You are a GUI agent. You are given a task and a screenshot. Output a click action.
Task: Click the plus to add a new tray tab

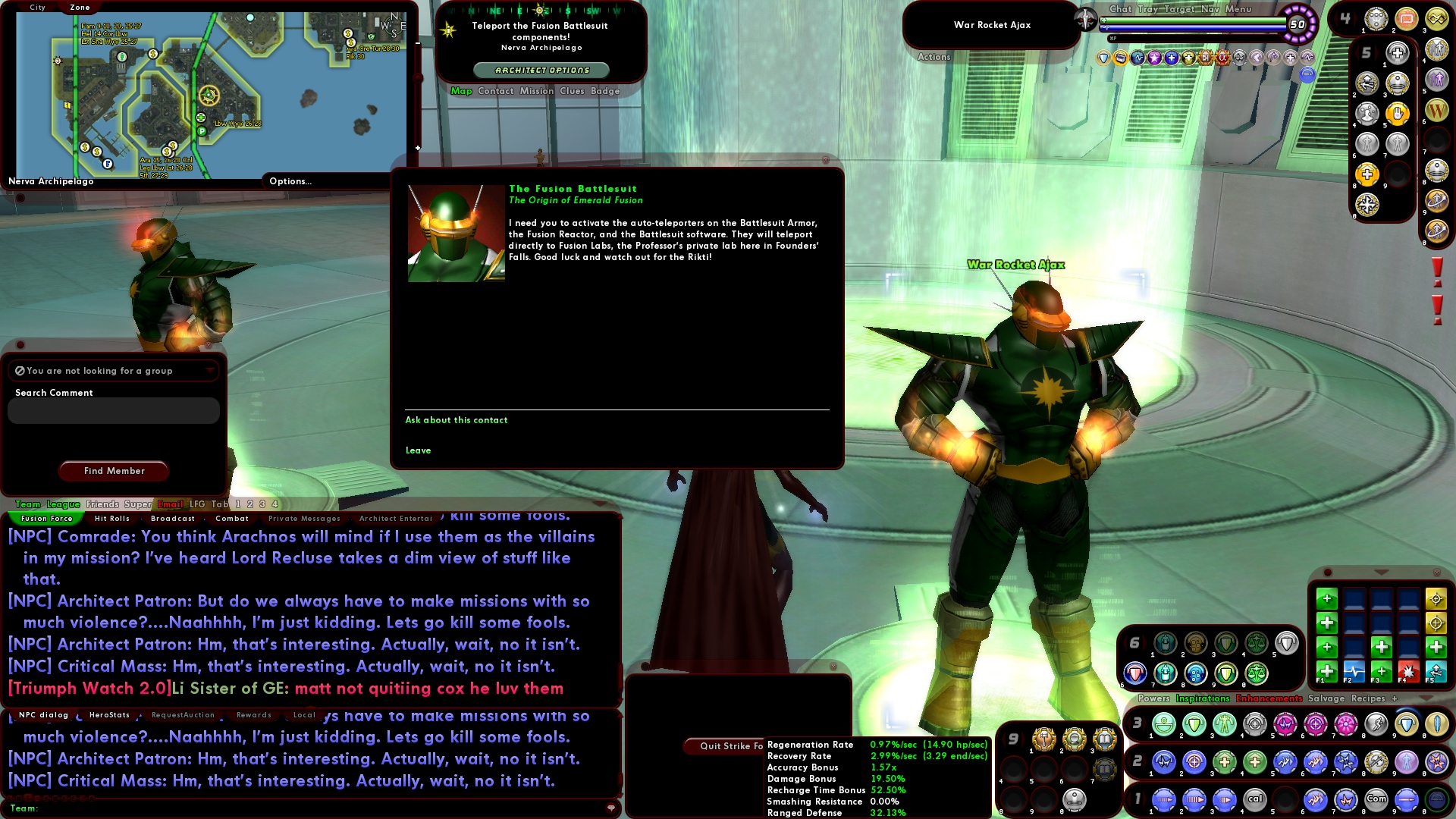tap(1395, 698)
